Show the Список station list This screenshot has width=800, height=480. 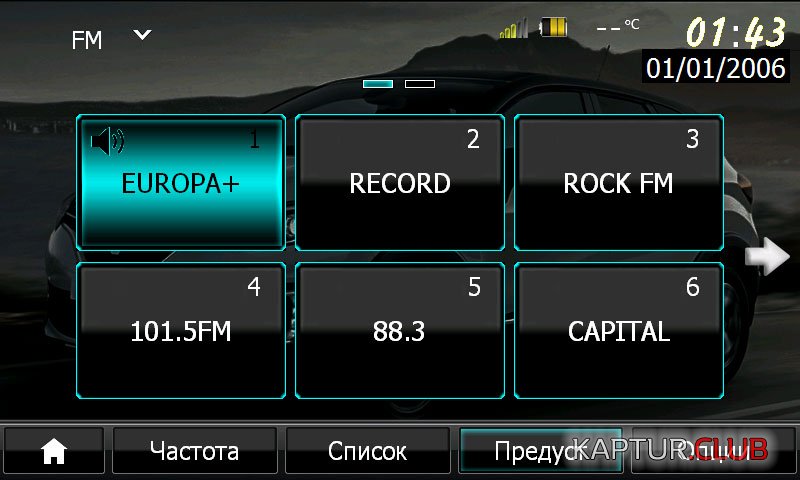[x=368, y=452]
